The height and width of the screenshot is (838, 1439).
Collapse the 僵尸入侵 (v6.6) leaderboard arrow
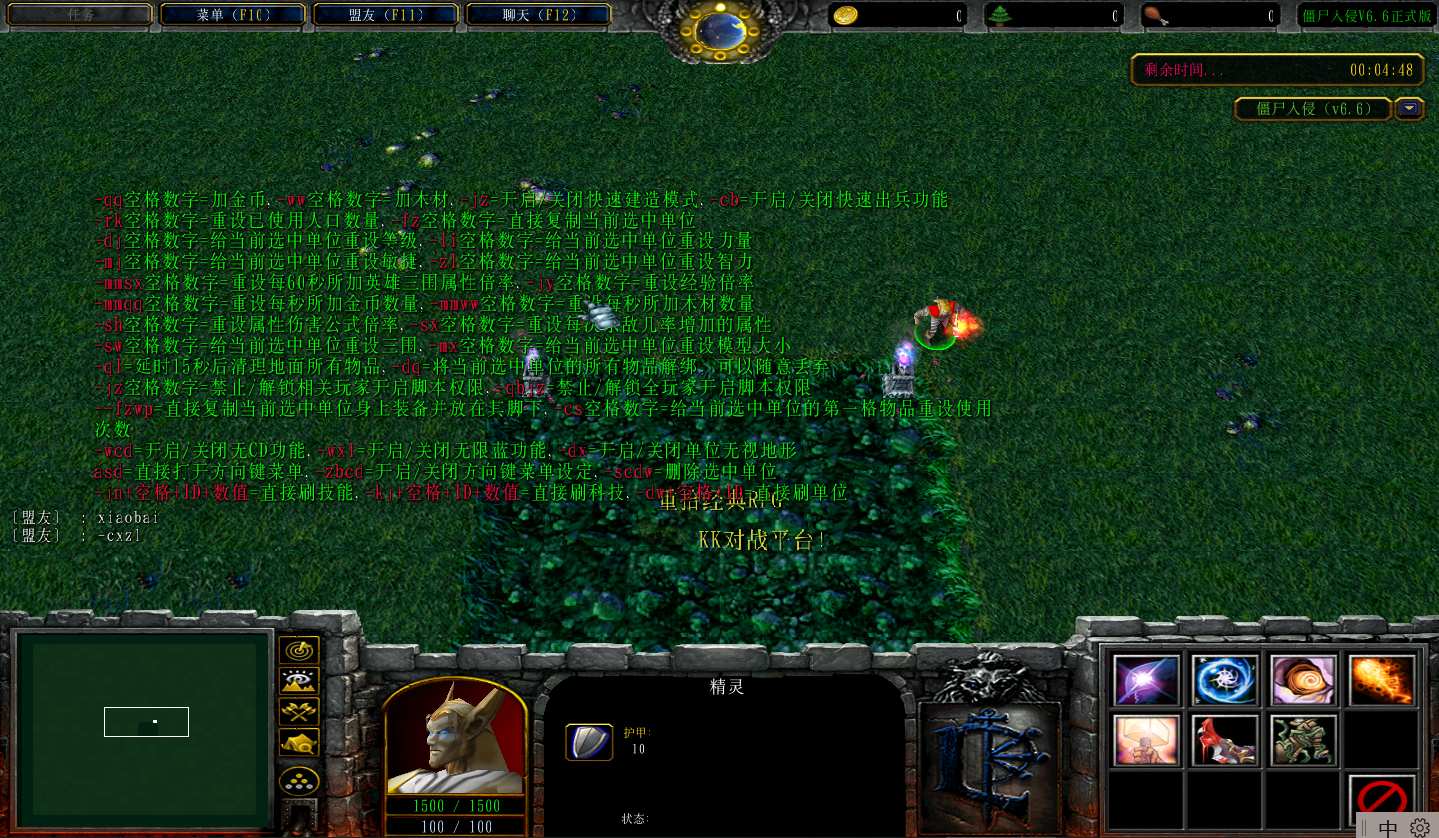(x=1410, y=109)
